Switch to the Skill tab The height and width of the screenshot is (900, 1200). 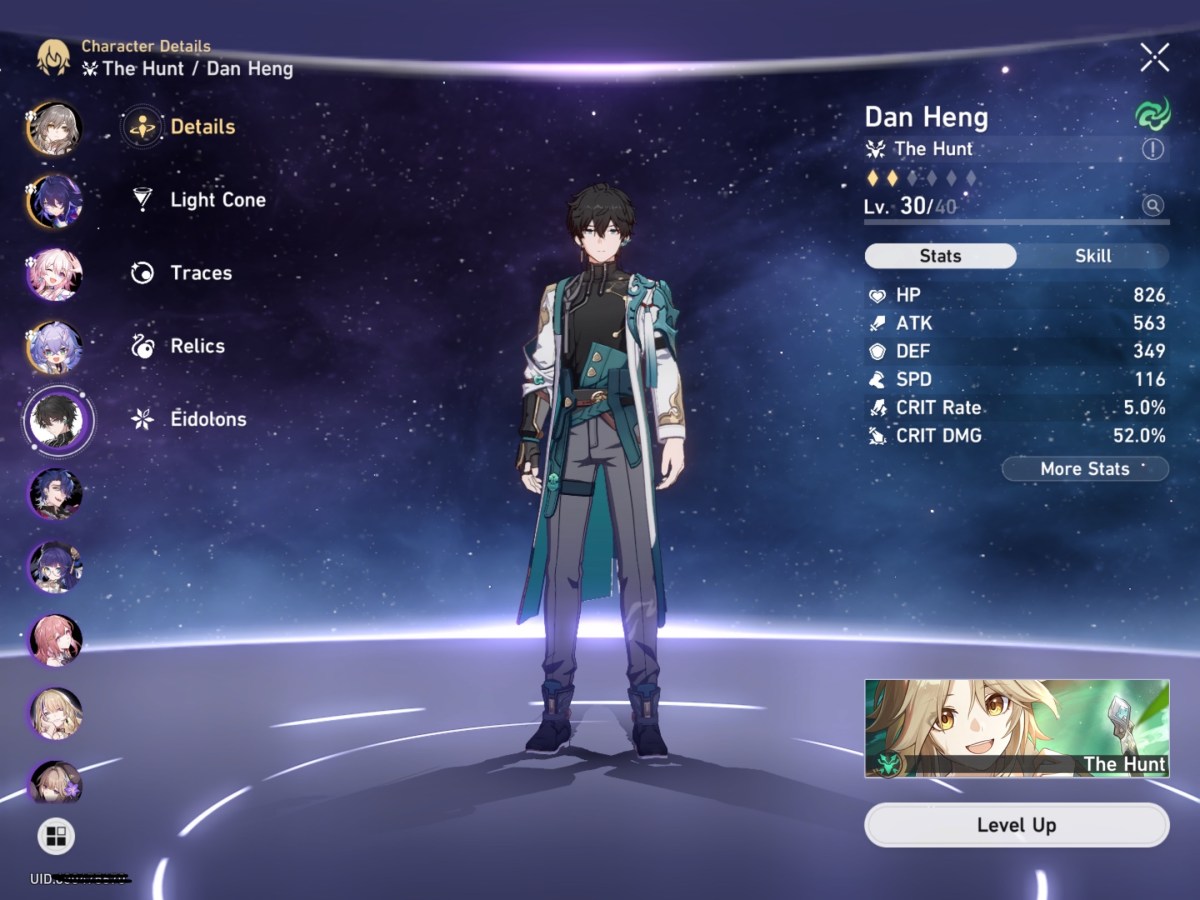pos(1093,256)
